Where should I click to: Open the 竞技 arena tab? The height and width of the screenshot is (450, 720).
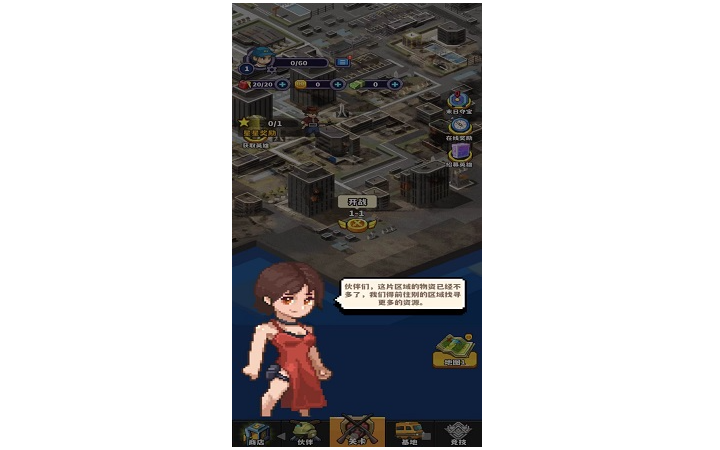[x=457, y=433]
